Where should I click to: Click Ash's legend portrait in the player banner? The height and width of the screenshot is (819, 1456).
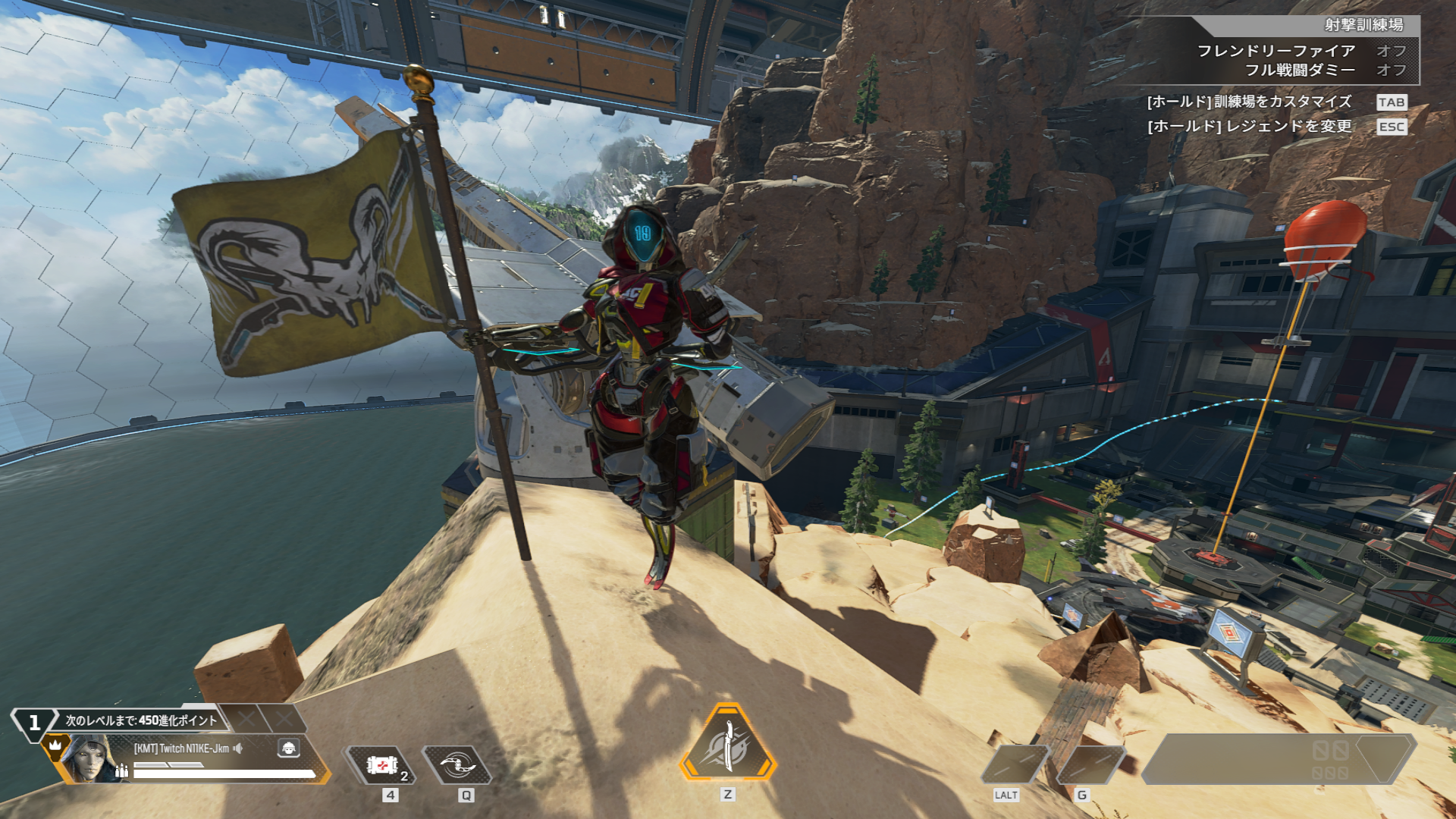89,759
